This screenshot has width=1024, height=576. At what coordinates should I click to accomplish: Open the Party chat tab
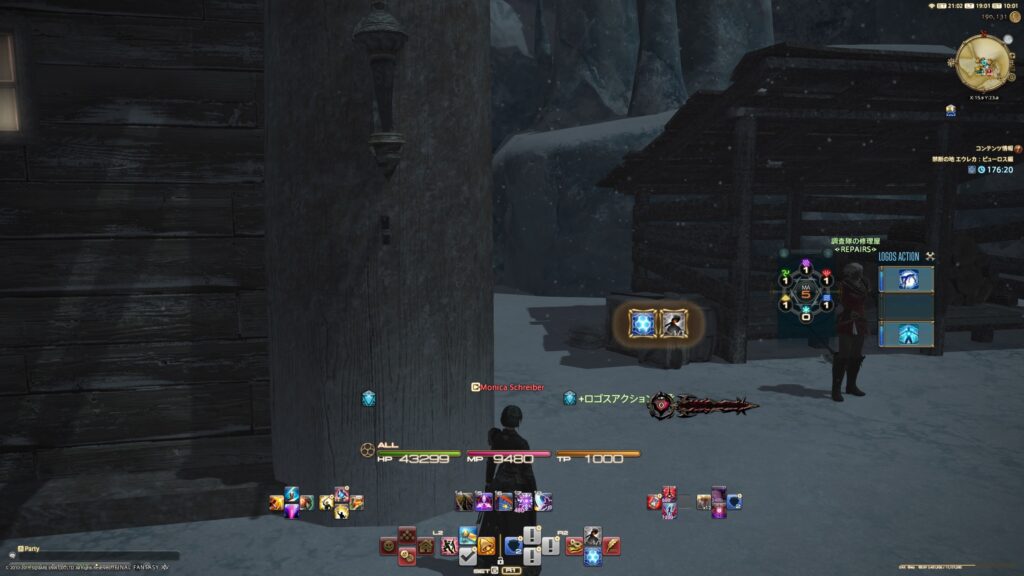[x=28, y=548]
